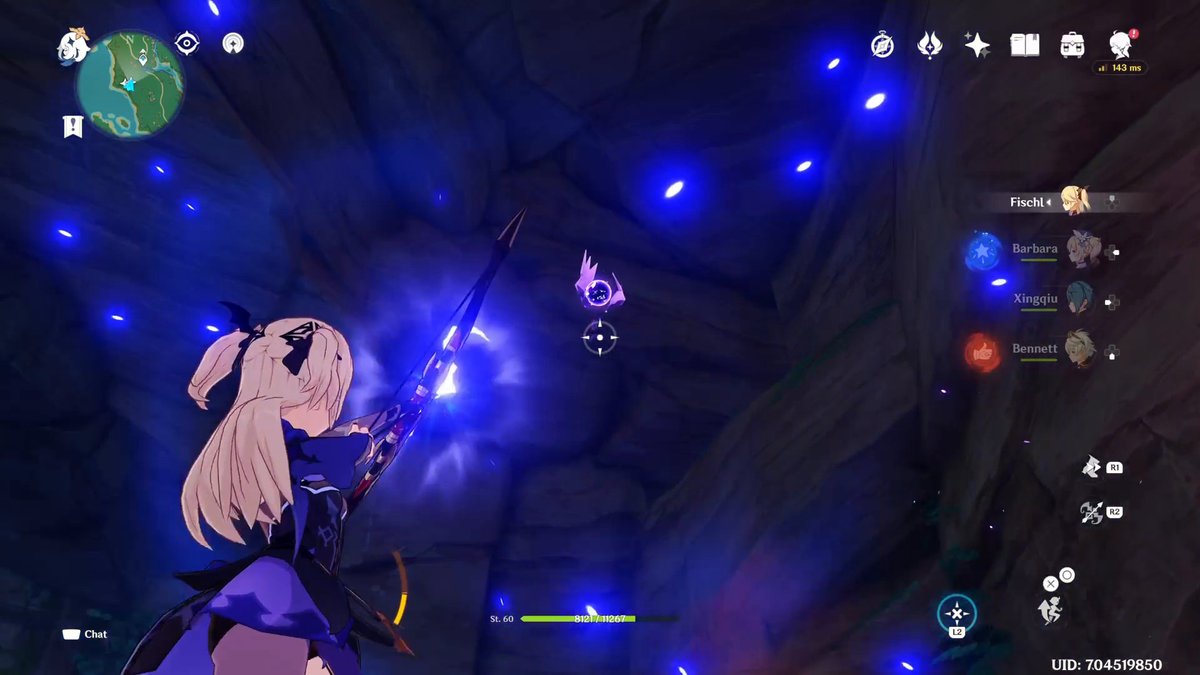Open the world map from the minimap
The image size is (1200, 675).
130,83
